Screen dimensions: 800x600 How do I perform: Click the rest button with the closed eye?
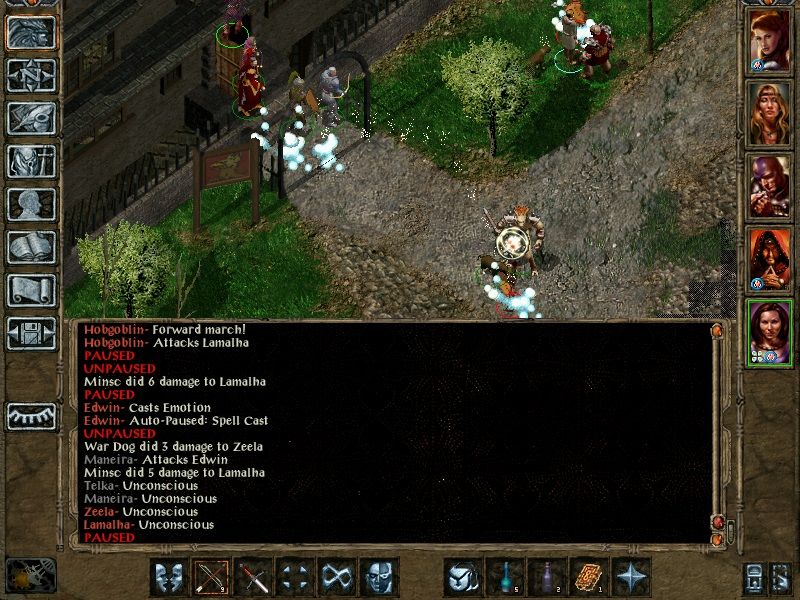pyautogui.click(x=32, y=415)
